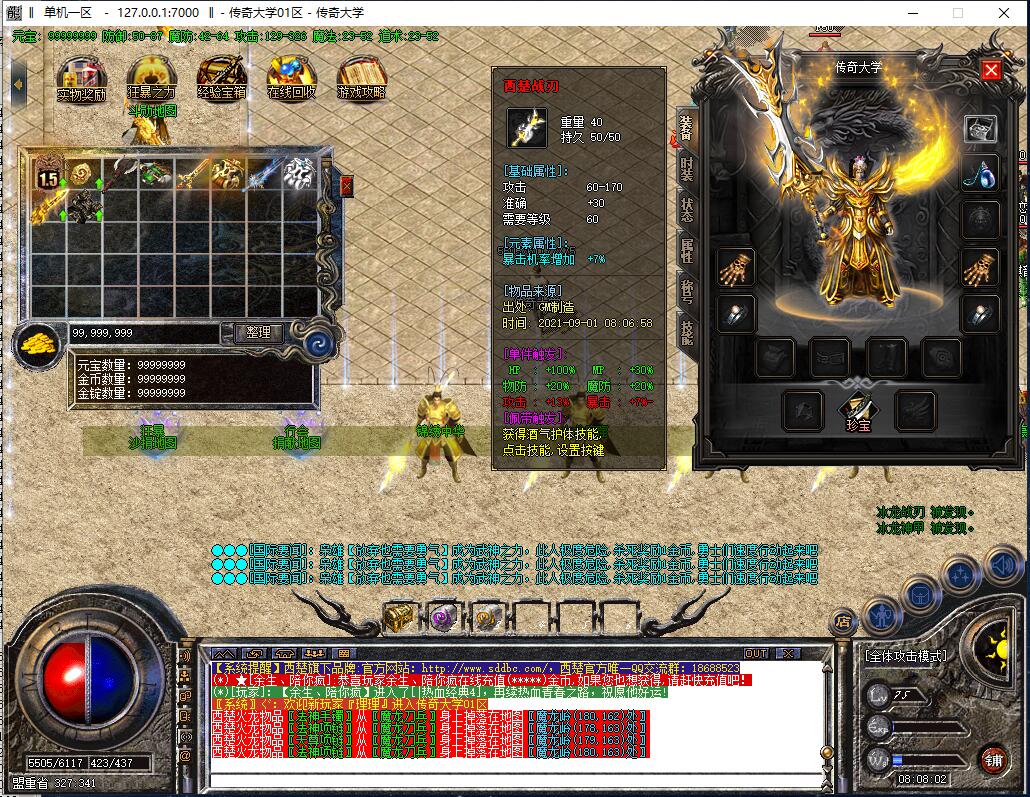Click the 整理 sort button in the bag
The image size is (1030, 797).
click(258, 333)
